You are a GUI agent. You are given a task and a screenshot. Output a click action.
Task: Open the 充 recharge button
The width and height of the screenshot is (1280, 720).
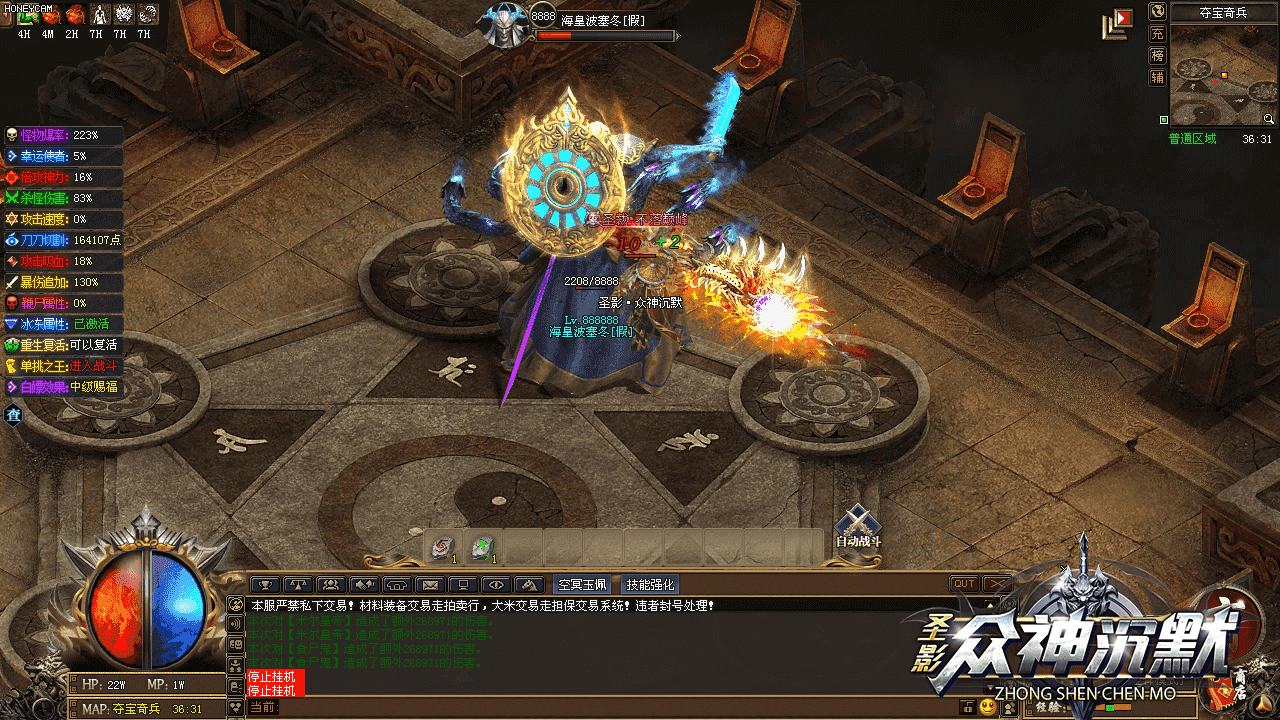(1157, 33)
